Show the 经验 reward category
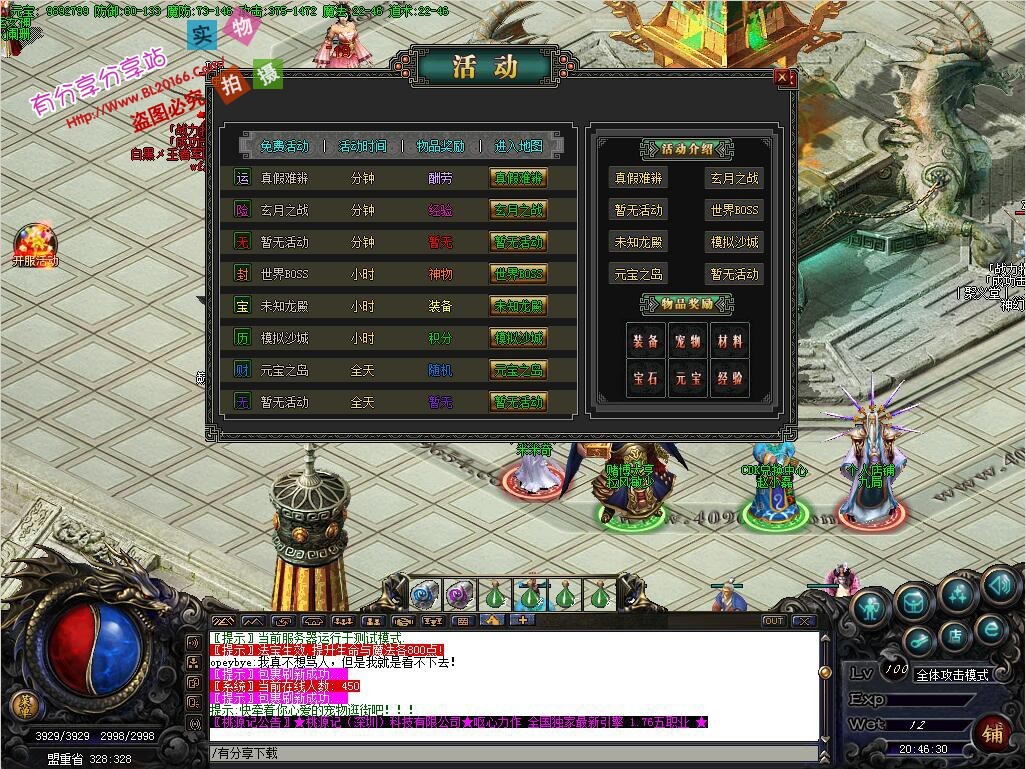Image resolution: width=1026 pixels, height=769 pixels. tap(730, 379)
